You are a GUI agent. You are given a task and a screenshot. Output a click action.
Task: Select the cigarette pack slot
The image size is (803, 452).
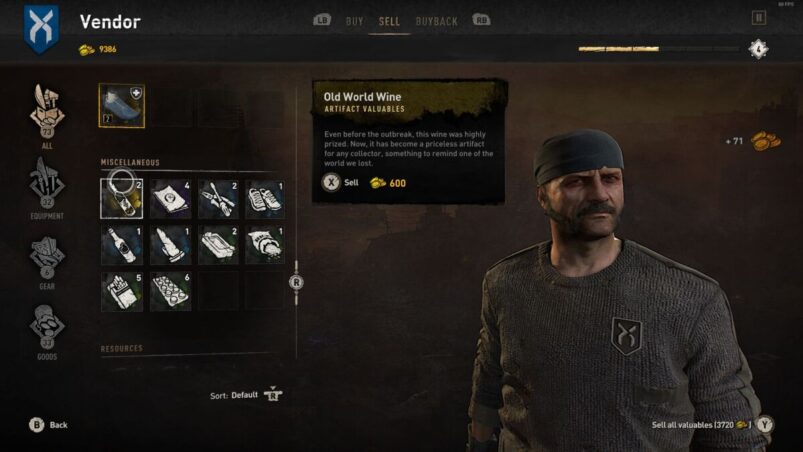click(121, 291)
